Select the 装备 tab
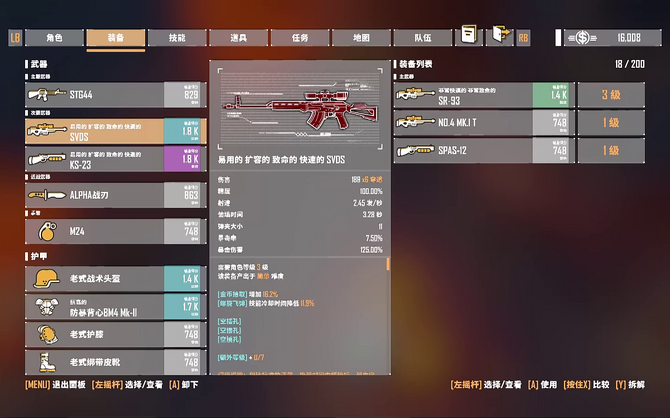Viewport: 670px width, 418px height. click(116, 38)
